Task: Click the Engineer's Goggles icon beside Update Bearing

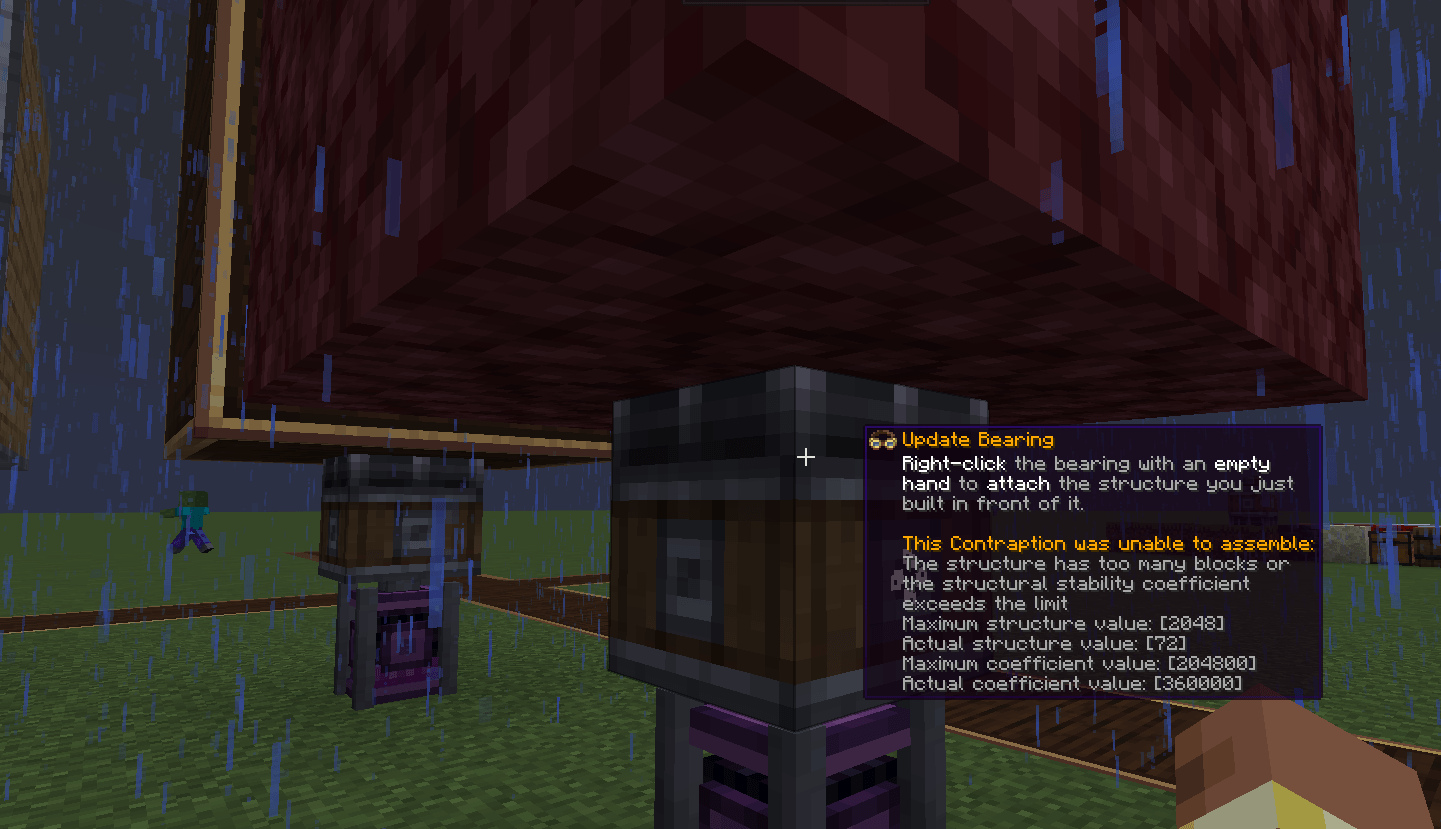Action: tap(884, 439)
